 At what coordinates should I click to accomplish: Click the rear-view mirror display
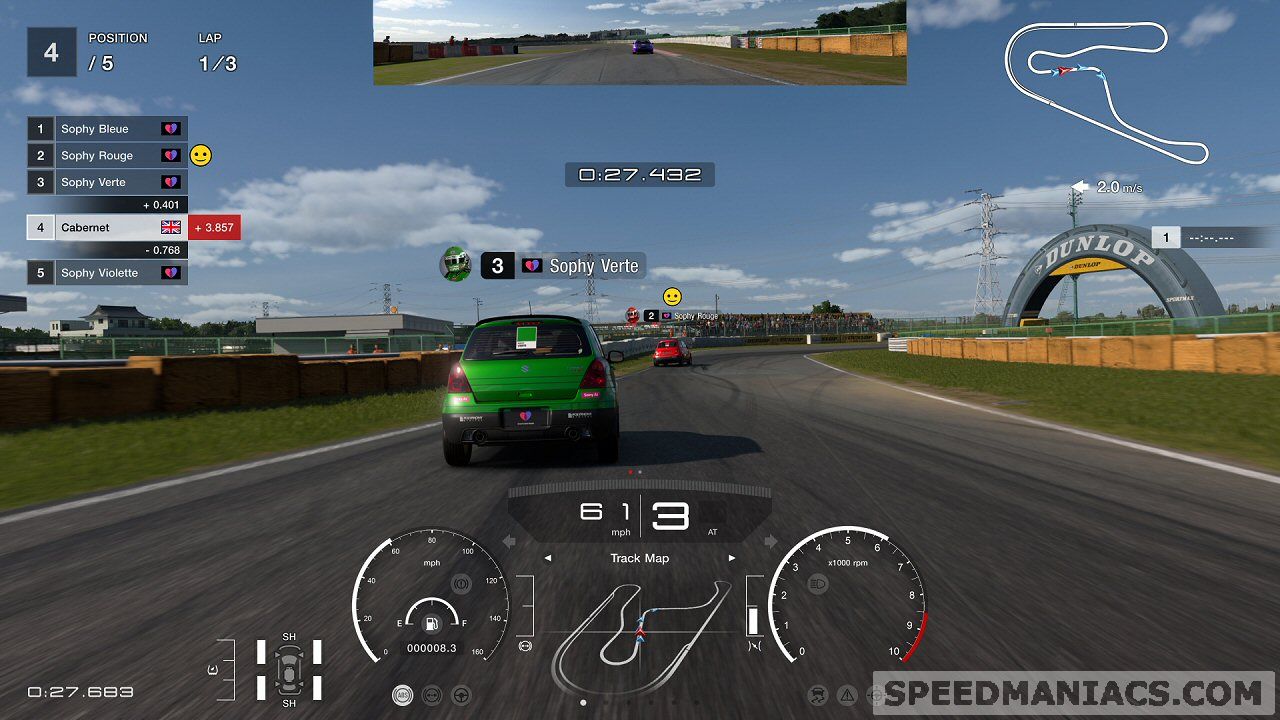pyautogui.click(x=640, y=42)
